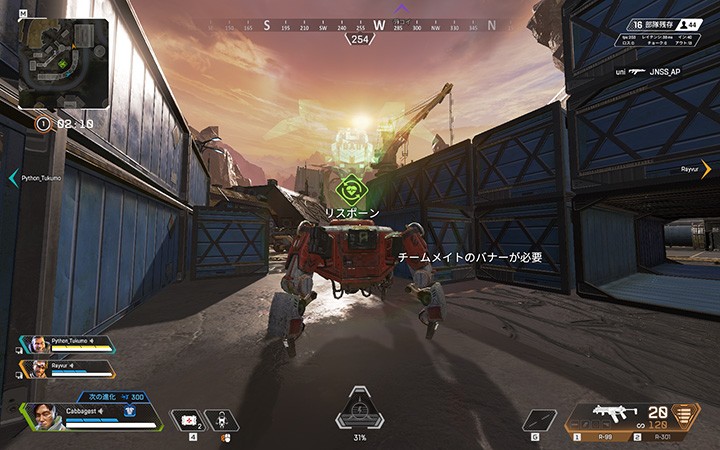Click the green respawn beacon marker

pos(349,187)
